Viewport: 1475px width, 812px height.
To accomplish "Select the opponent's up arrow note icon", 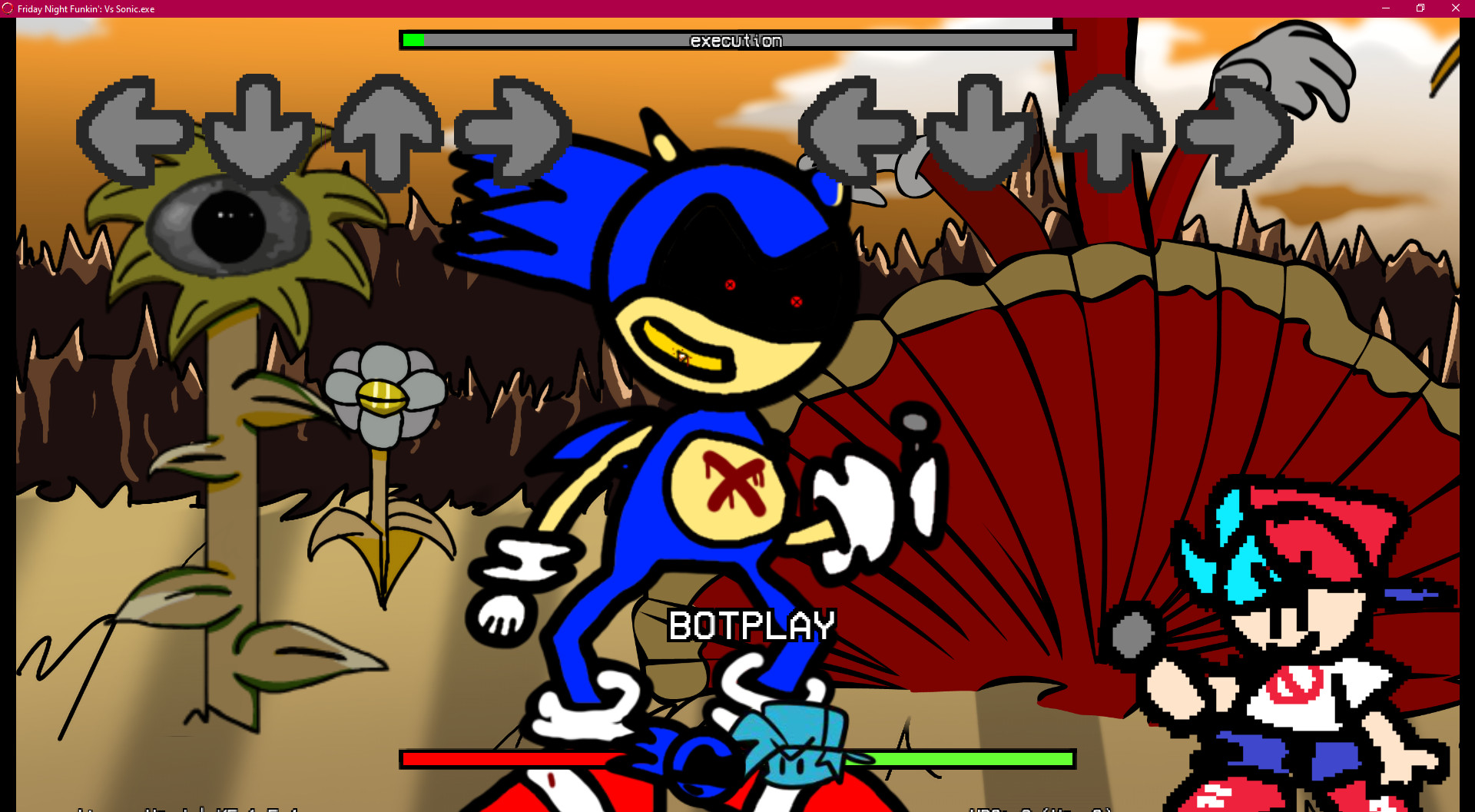I will pyautogui.click(x=388, y=132).
